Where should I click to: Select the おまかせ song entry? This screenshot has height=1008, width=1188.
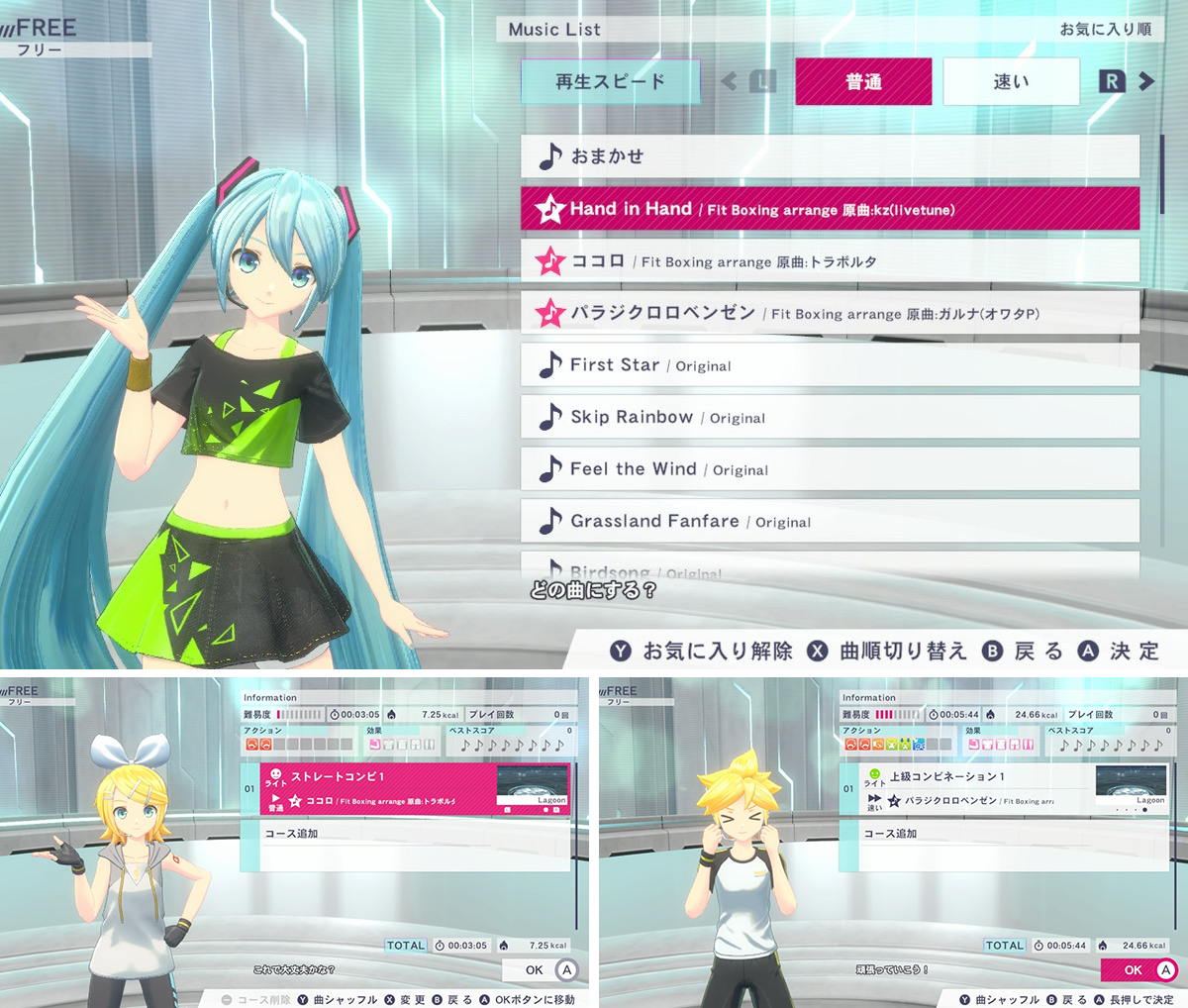tap(830, 156)
